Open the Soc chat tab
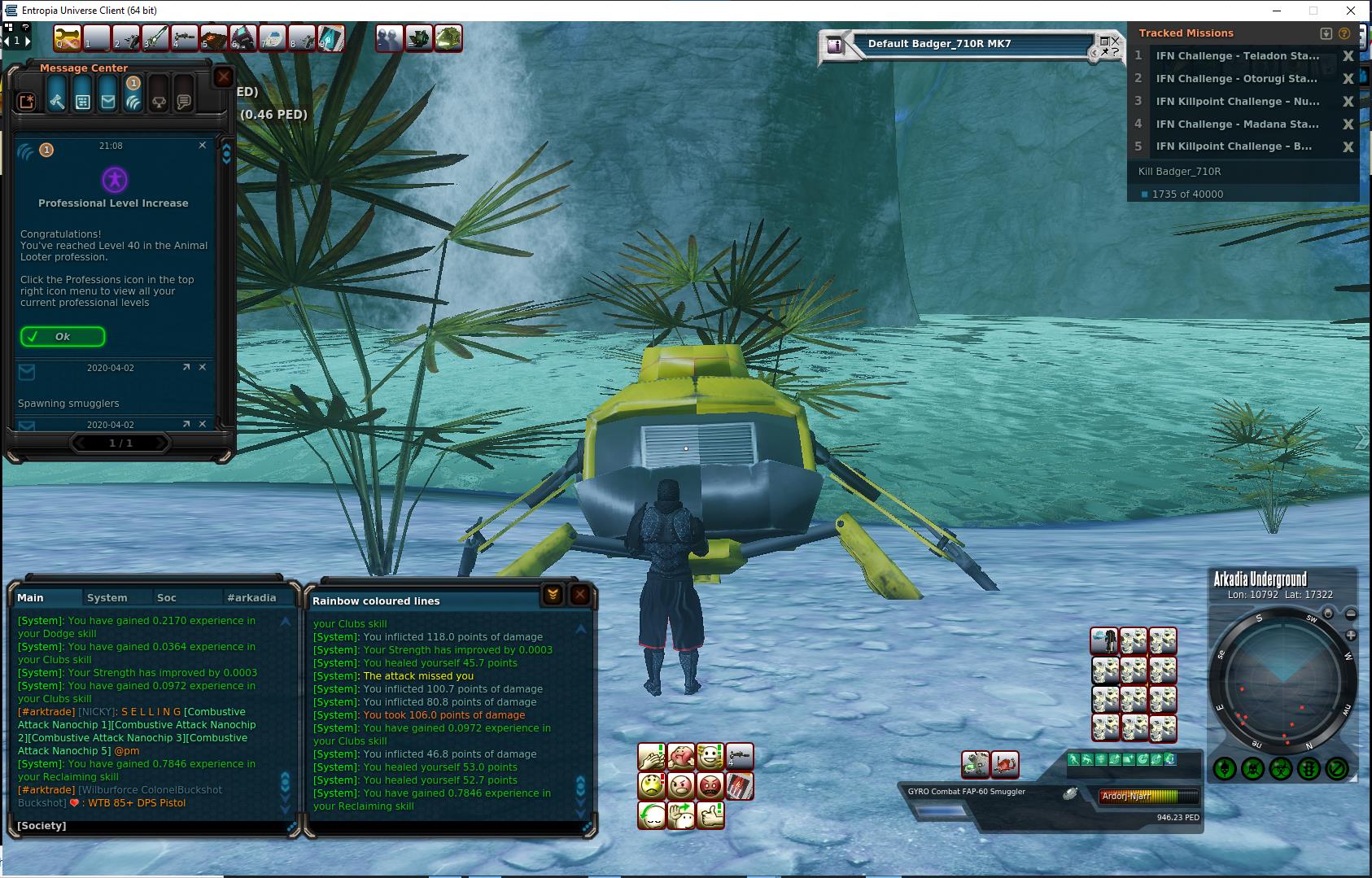Image resolution: width=1372 pixels, height=878 pixels. pyautogui.click(x=166, y=597)
